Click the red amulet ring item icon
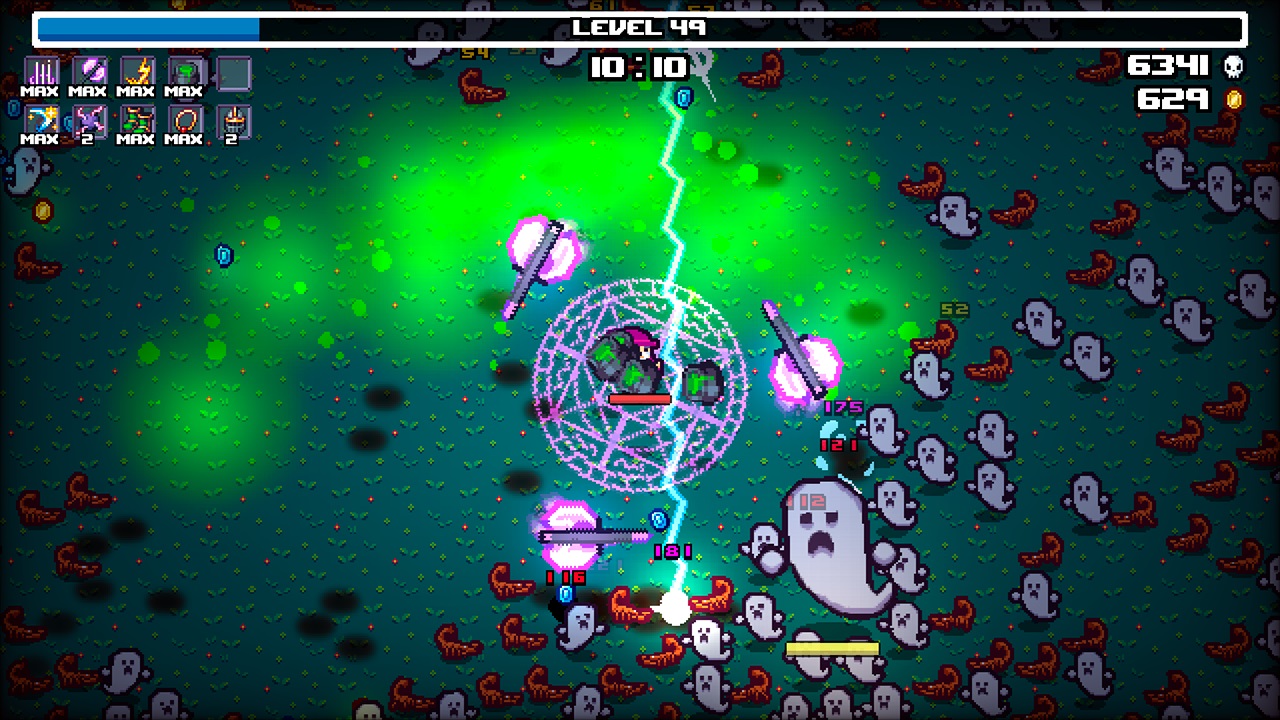 (185, 120)
